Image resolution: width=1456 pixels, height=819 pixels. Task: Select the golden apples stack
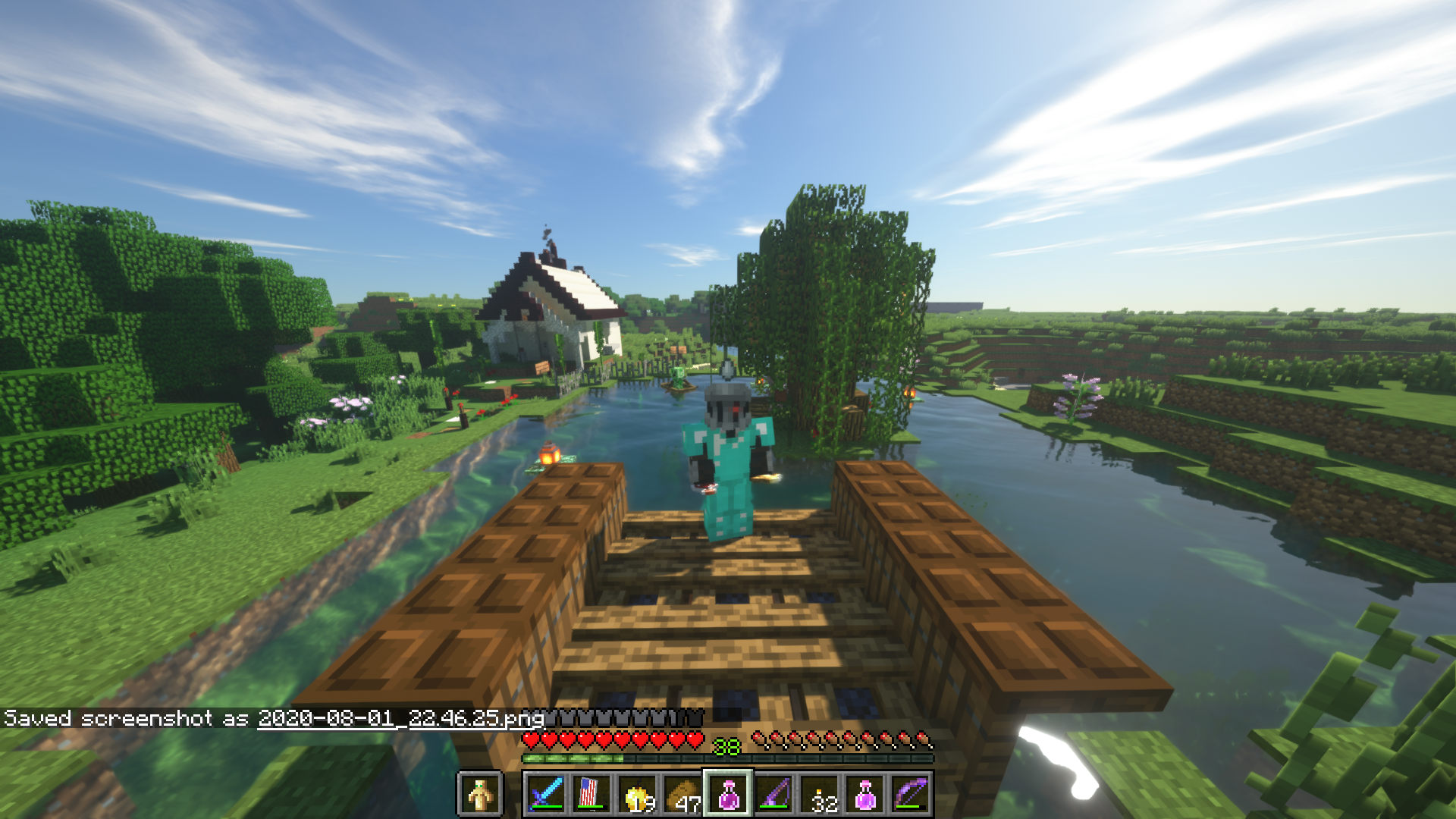[x=637, y=794]
